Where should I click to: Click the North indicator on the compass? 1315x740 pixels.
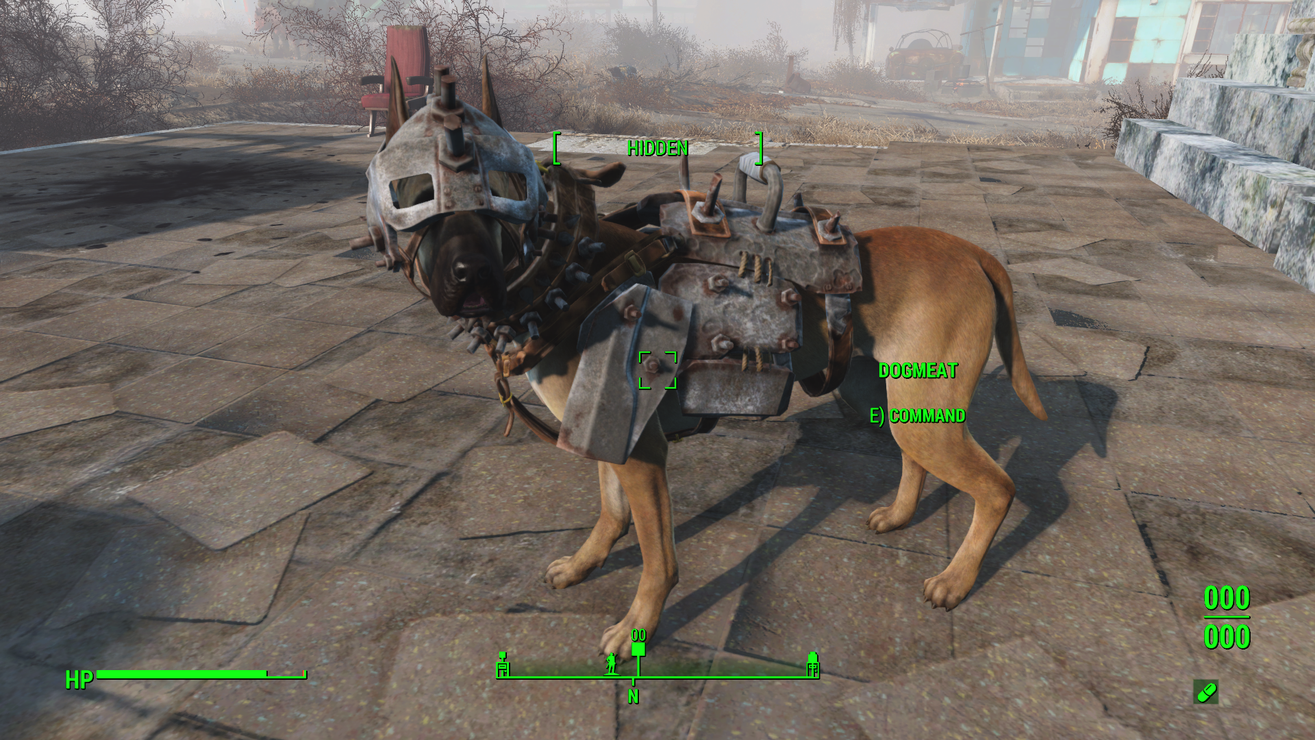click(633, 696)
